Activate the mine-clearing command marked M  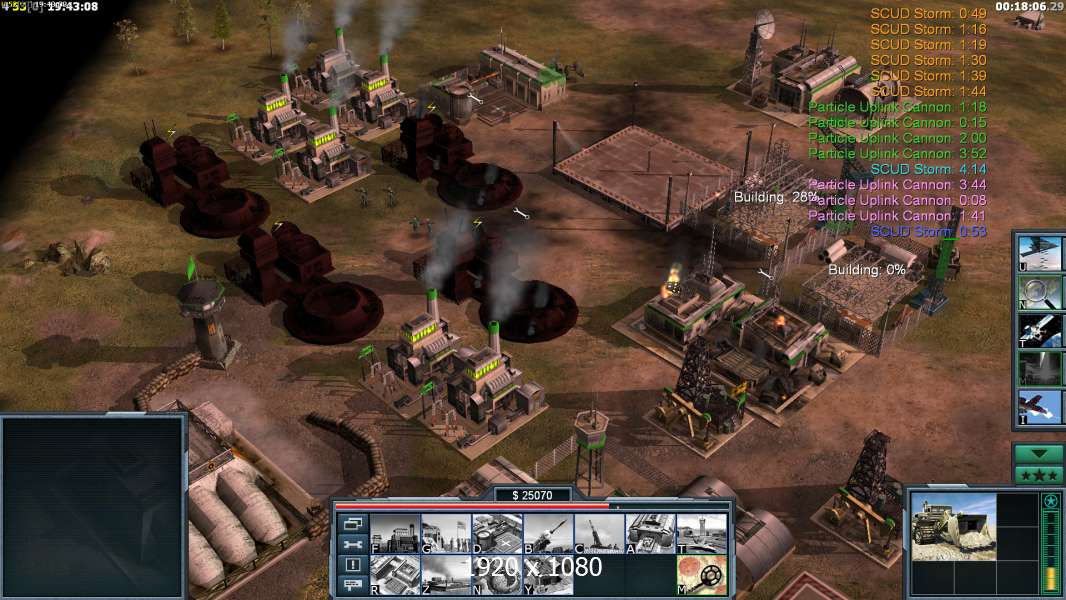point(701,575)
